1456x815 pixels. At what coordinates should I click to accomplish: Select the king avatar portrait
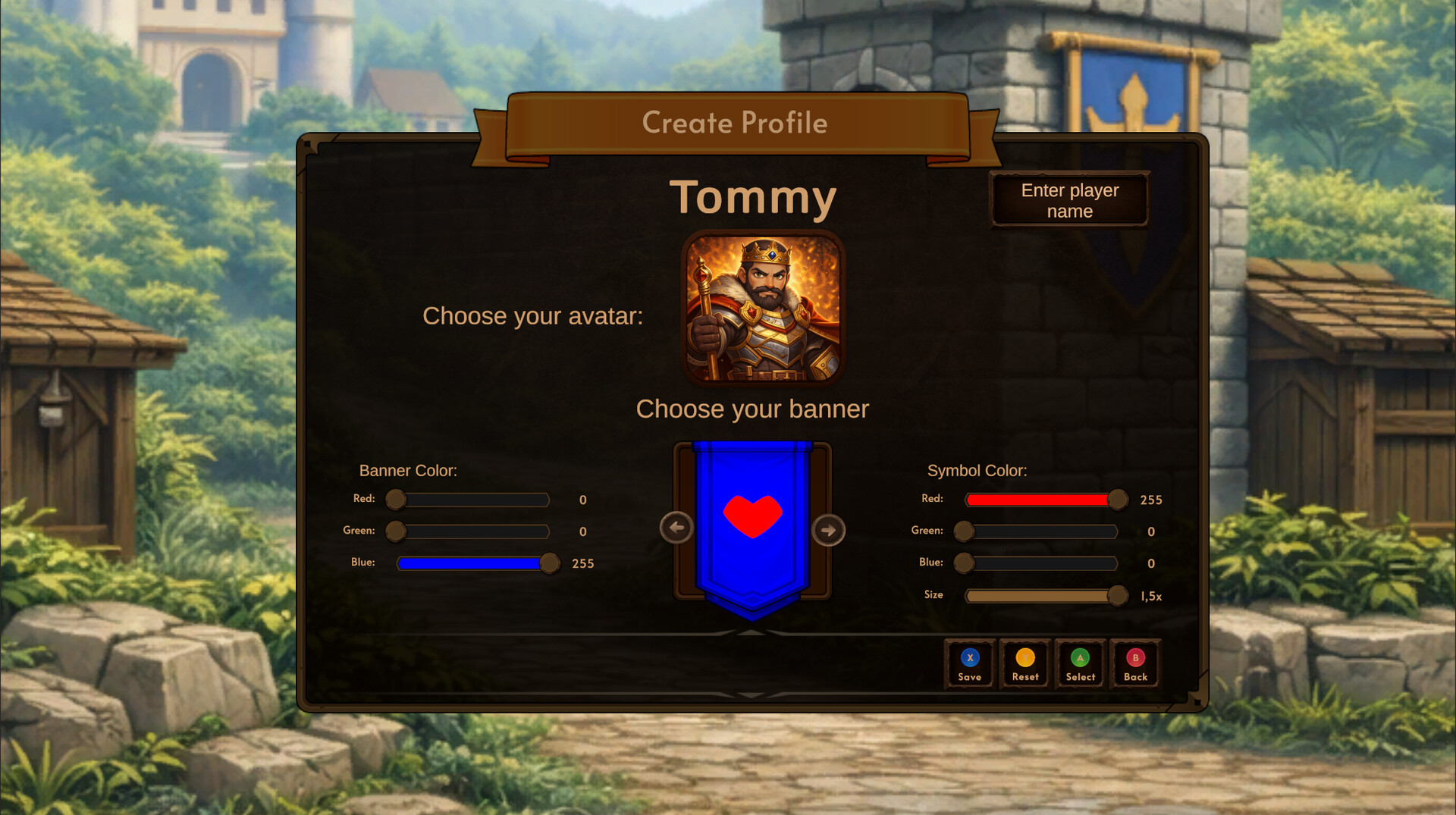click(763, 307)
